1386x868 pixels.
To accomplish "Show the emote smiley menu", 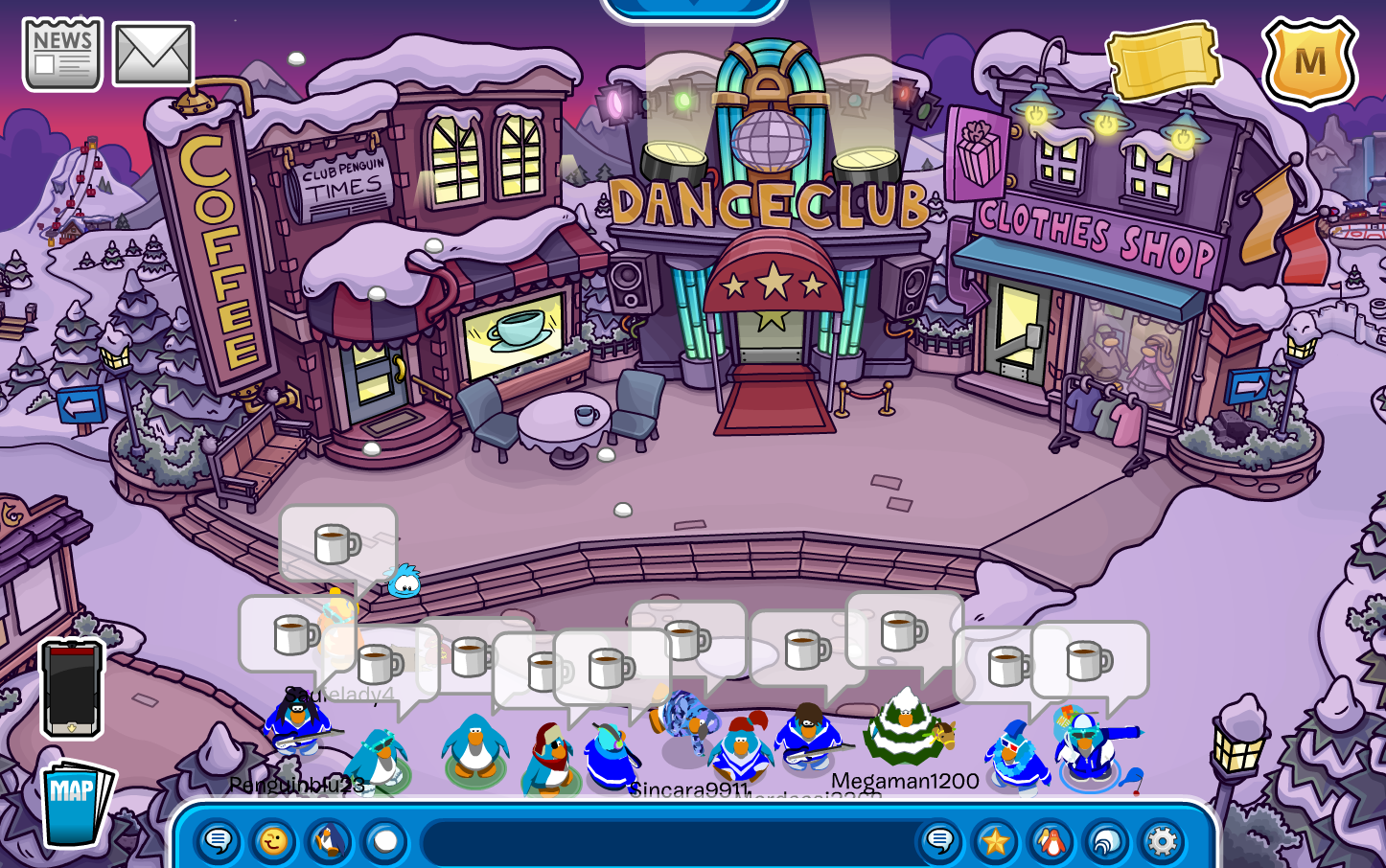I will coord(273,842).
